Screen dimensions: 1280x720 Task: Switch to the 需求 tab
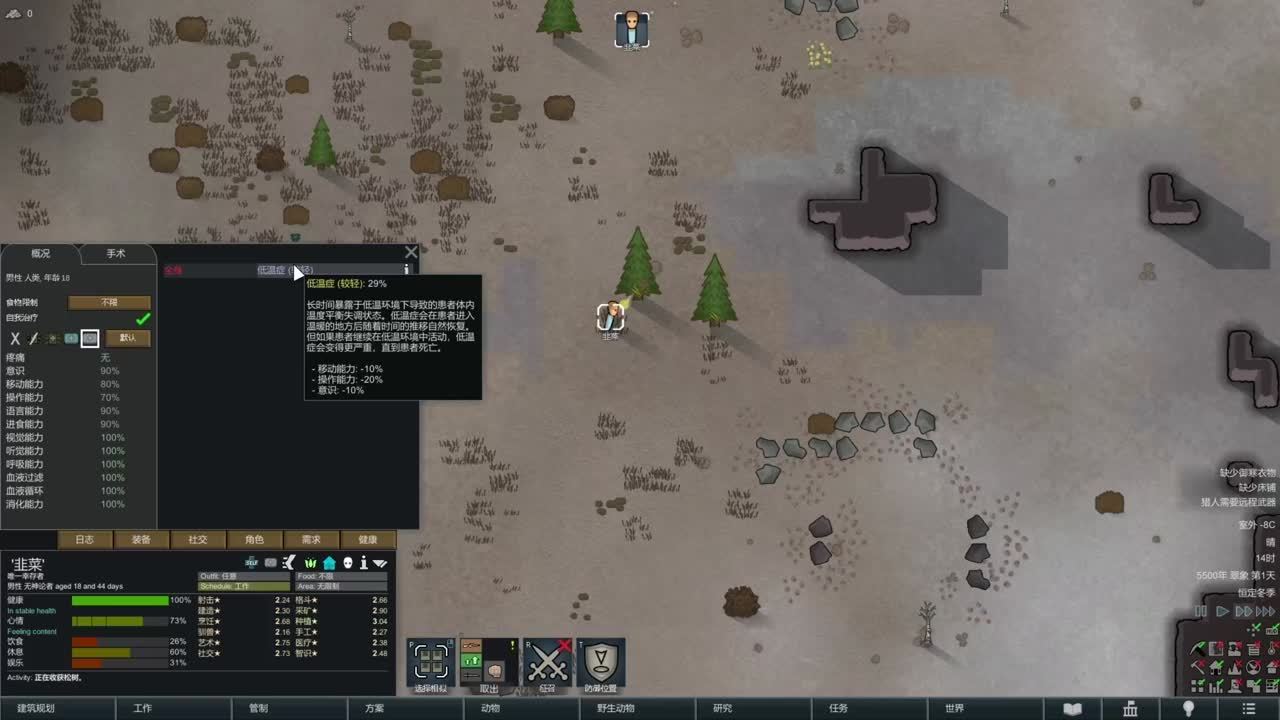coord(311,539)
